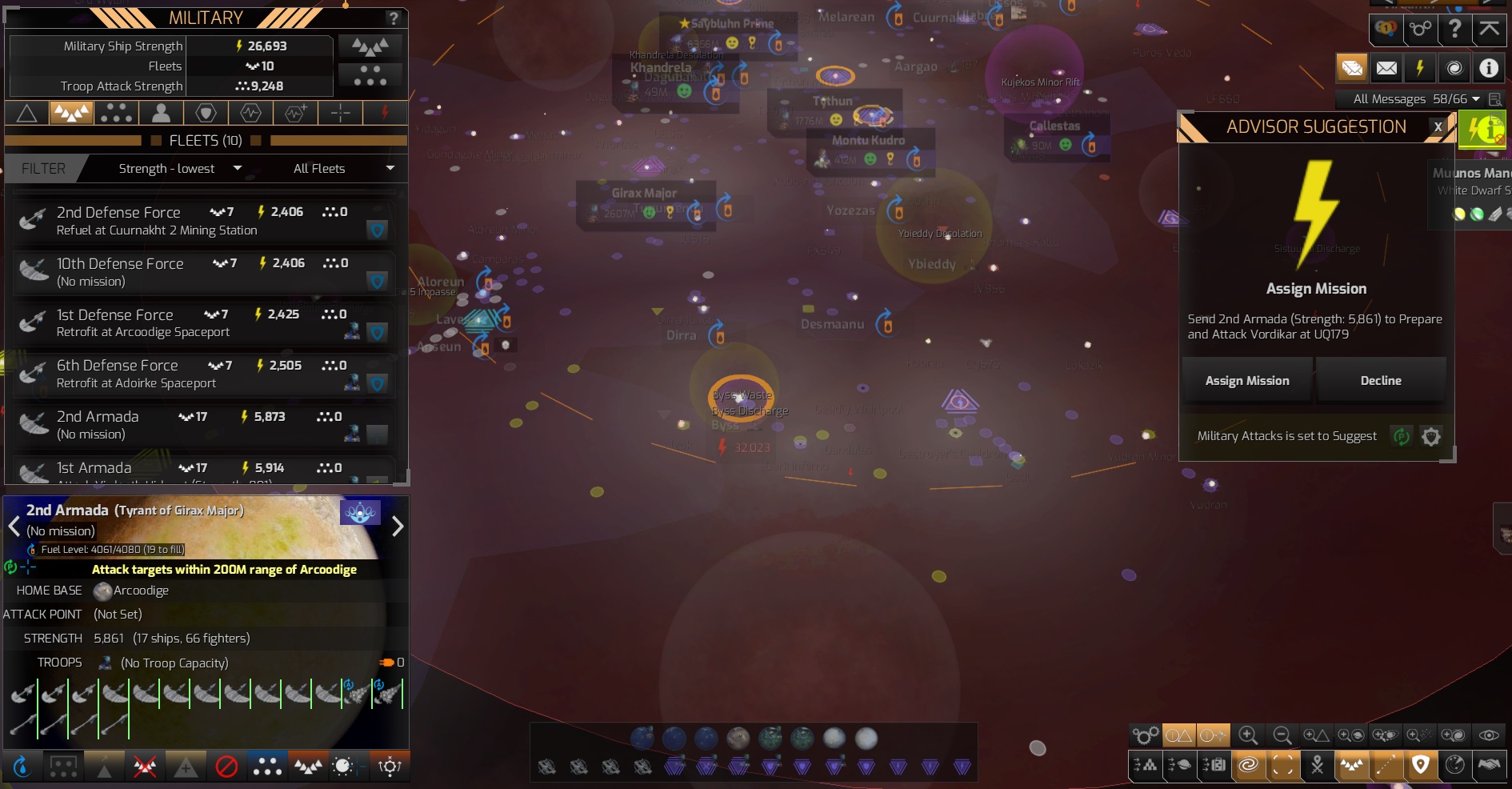Decline the advisor suggestion
1512x789 pixels.
point(1381,380)
